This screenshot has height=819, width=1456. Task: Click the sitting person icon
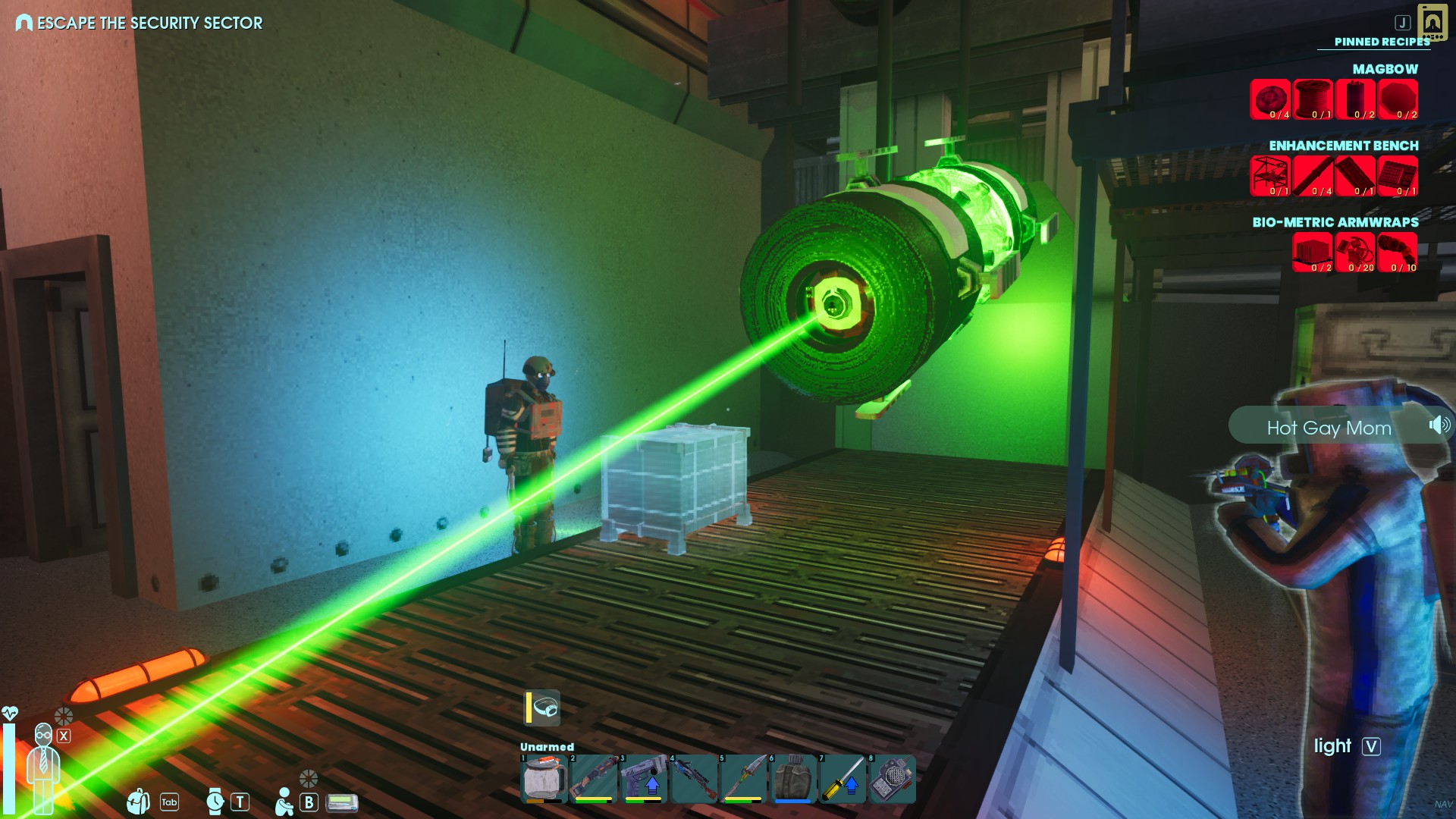[284, 802]
